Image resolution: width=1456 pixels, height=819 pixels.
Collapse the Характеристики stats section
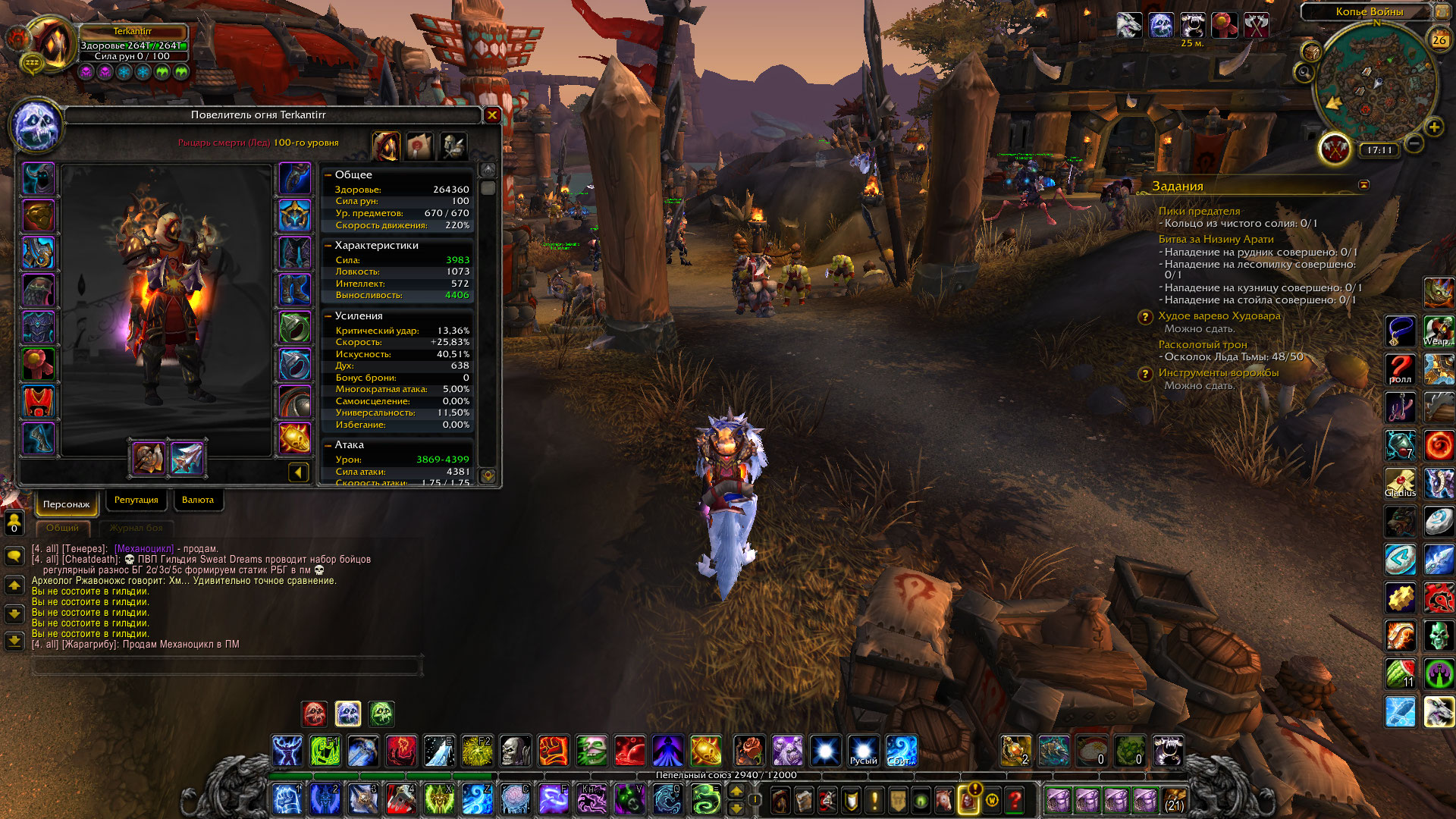(x=328, y=246)
